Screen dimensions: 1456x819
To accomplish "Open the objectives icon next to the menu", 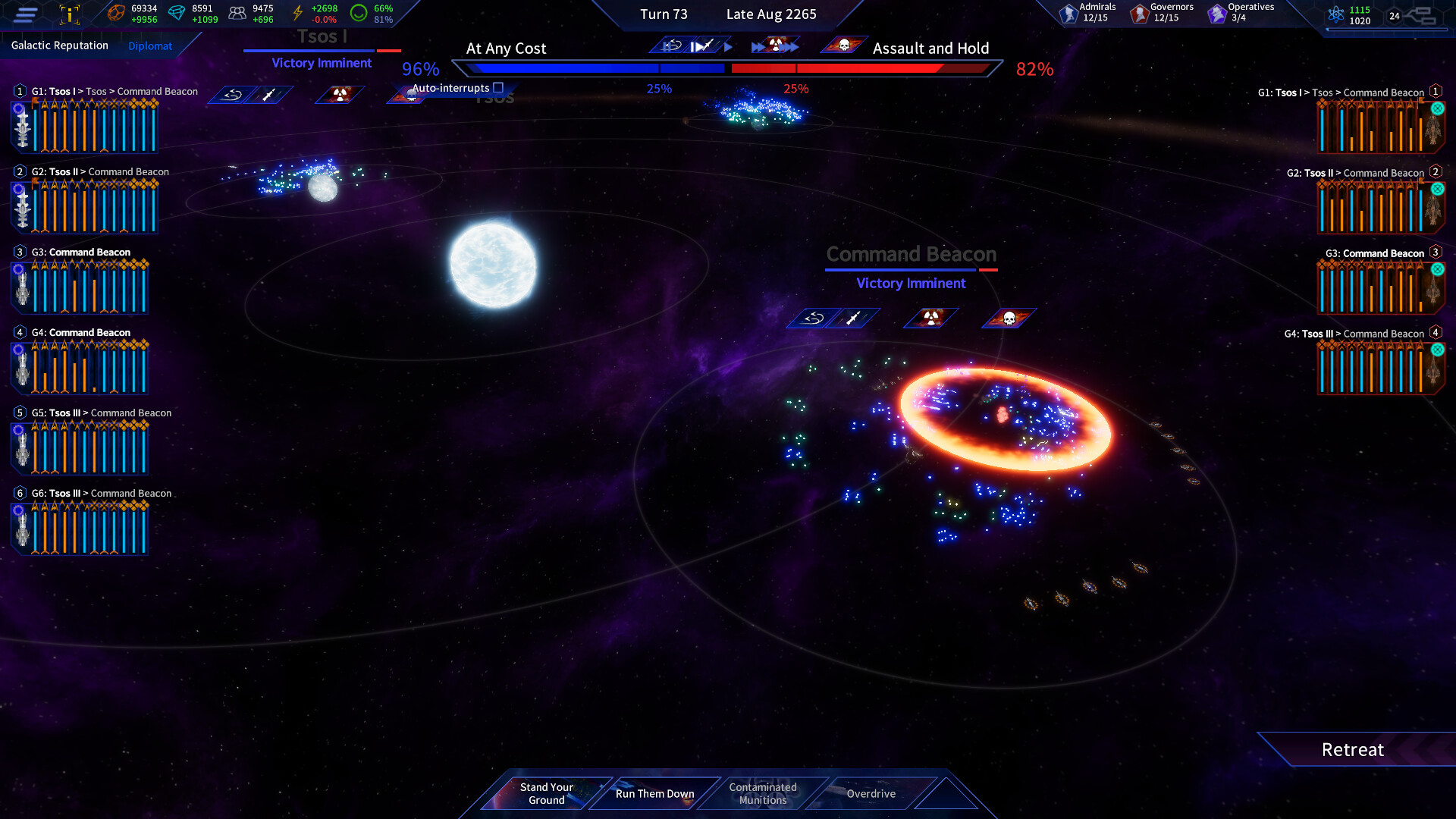I will tap(69, 14).
